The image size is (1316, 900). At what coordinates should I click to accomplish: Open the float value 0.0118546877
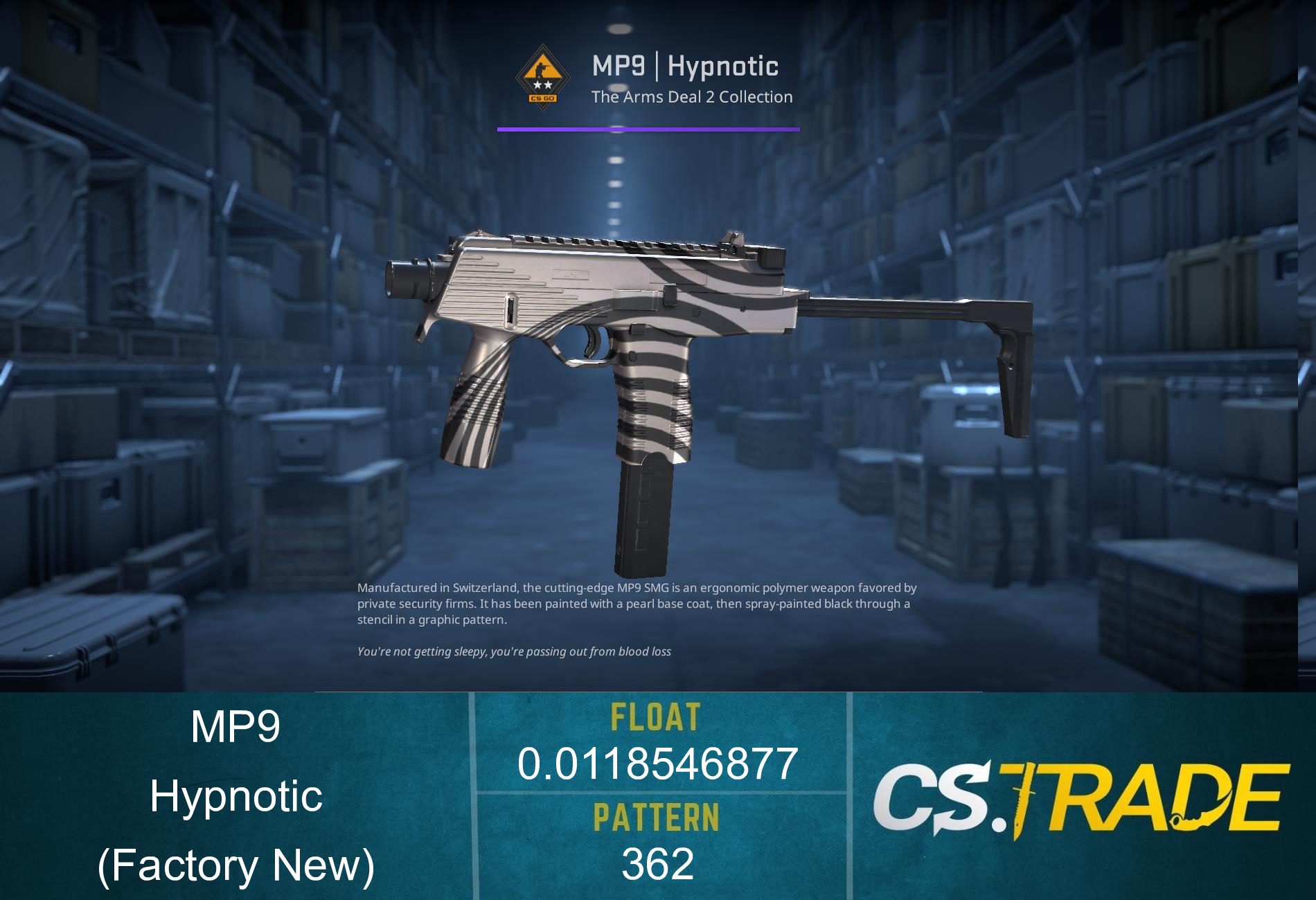[656, 762]
